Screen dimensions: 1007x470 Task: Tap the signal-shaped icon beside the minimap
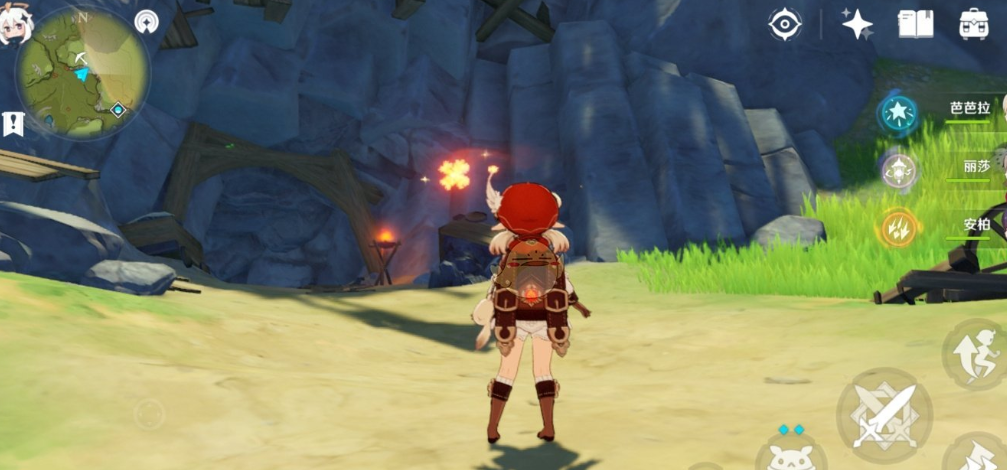pyautogui.click(x=148, y=21)
